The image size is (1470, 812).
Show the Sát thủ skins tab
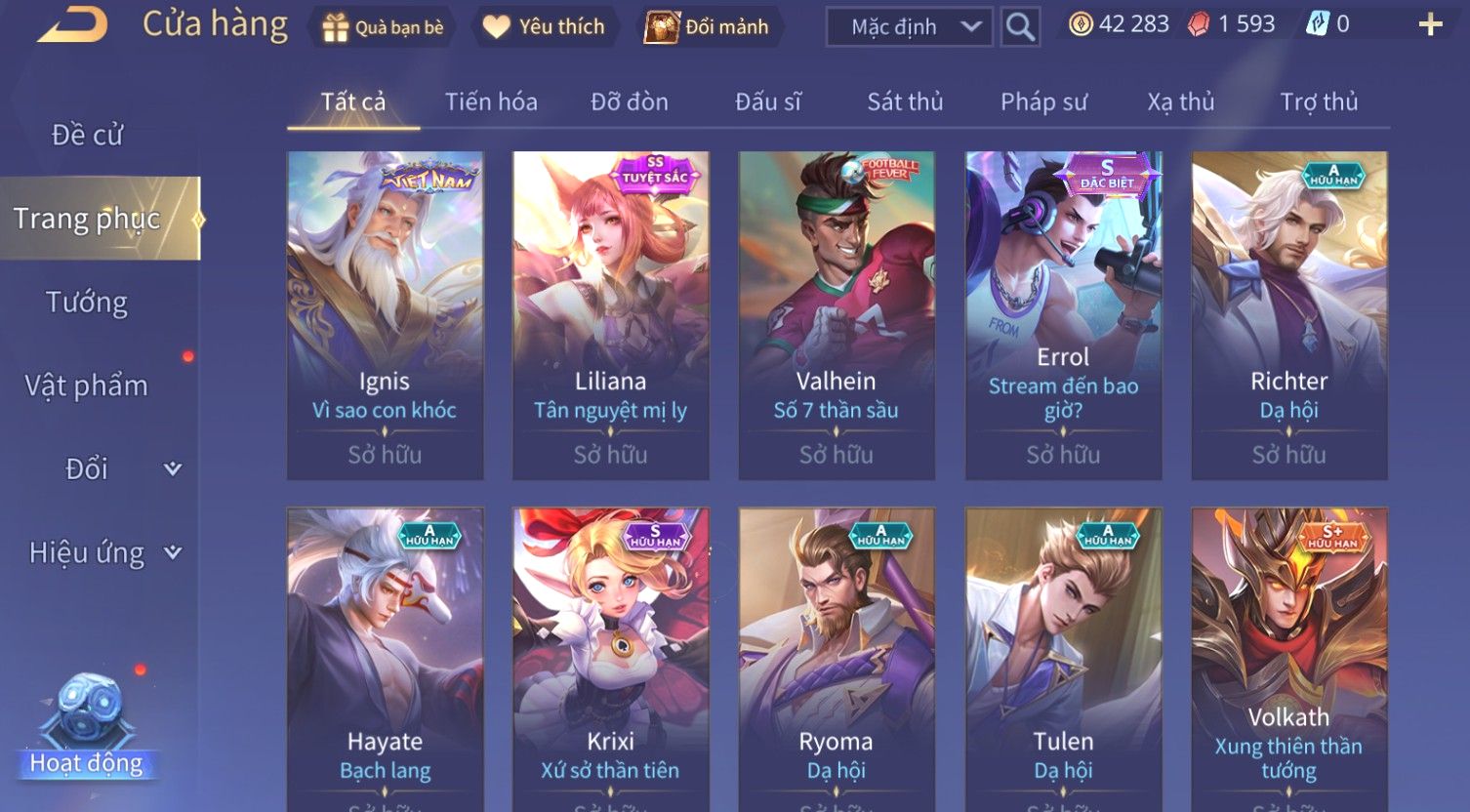point(905,101)
